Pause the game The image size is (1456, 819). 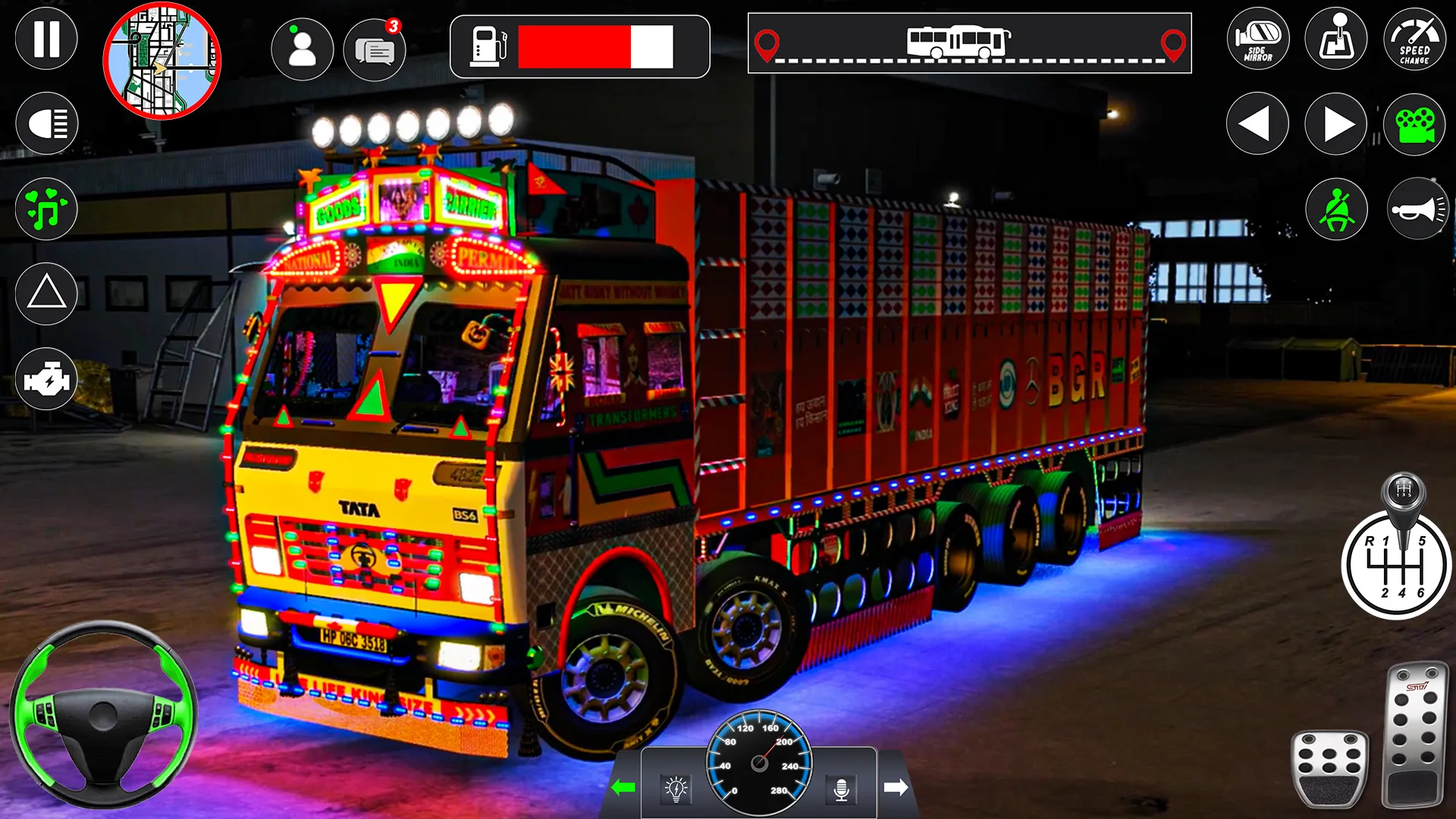(45, 39)
